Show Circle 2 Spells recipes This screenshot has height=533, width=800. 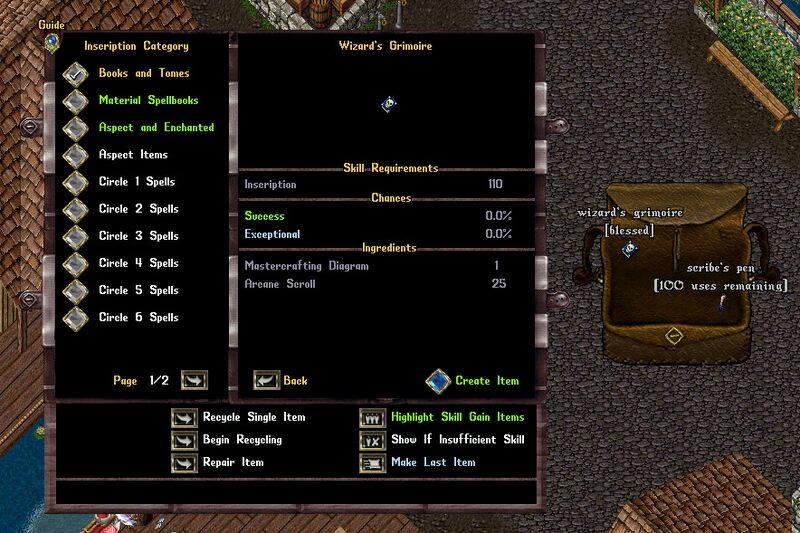point(76,209)
